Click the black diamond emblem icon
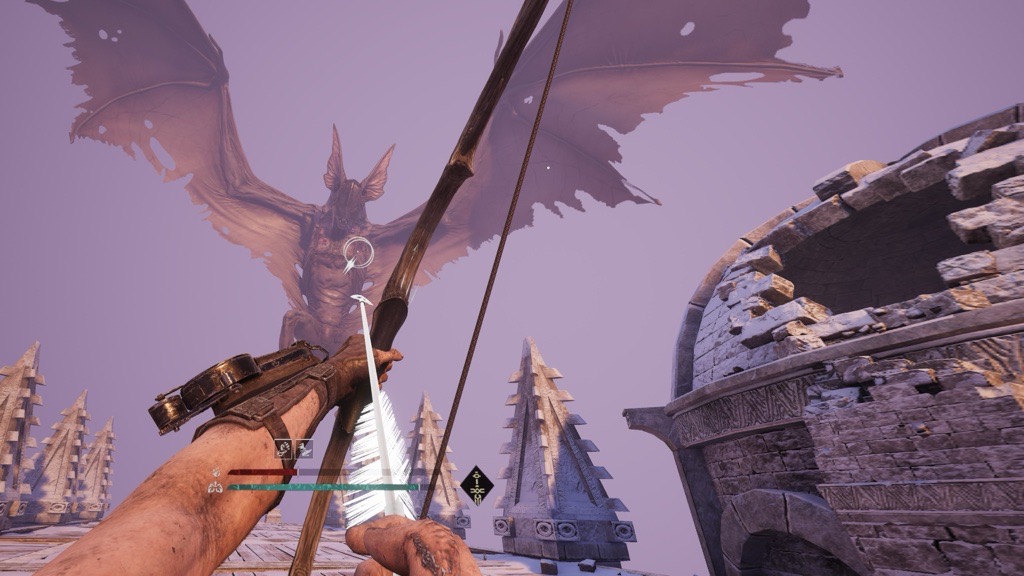Viewport: 1024px width, 576px height. (x=476, y=485)
